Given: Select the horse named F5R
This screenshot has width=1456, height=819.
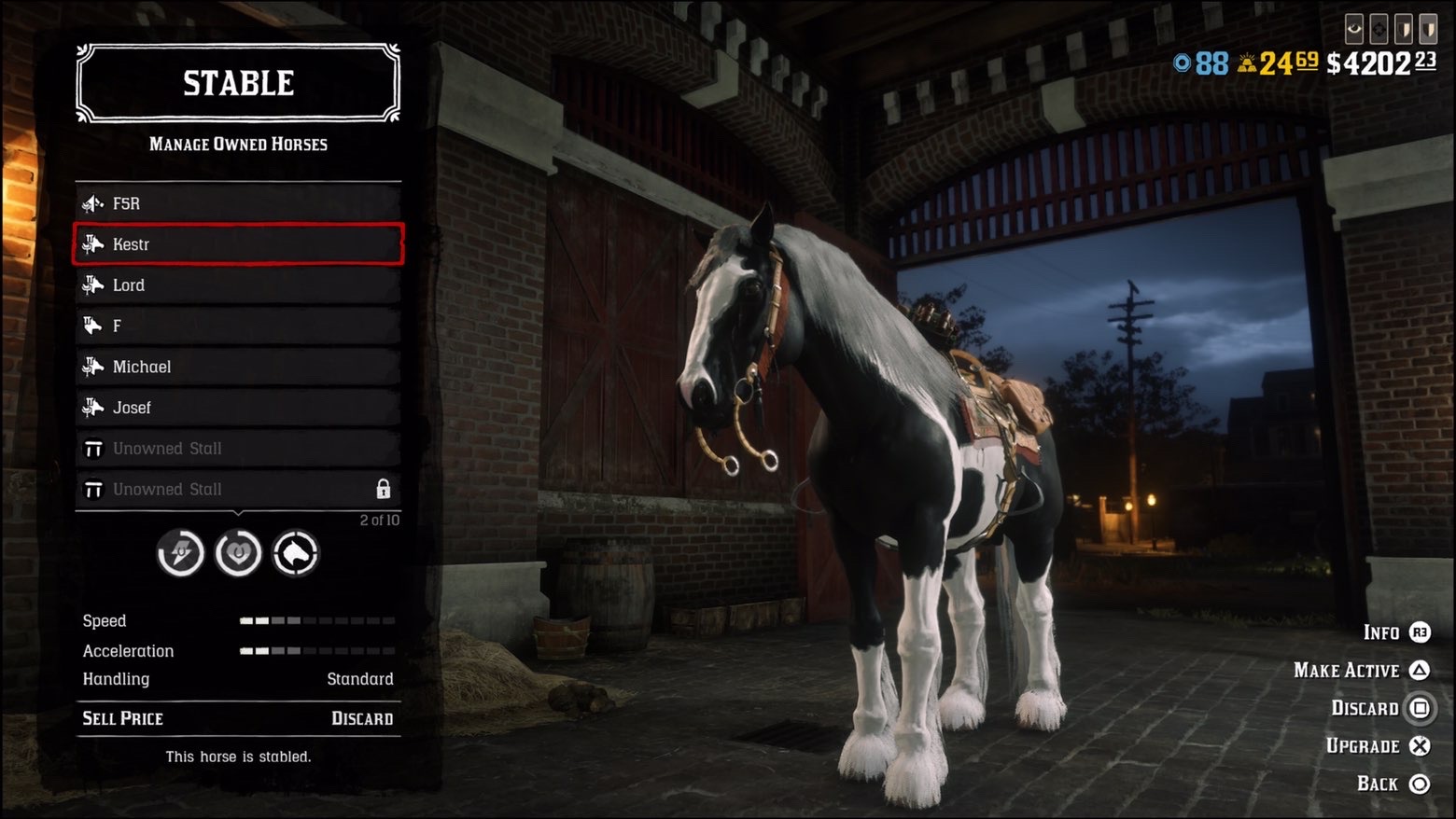Looking at the screenshot, I should [x=238, y=203].
